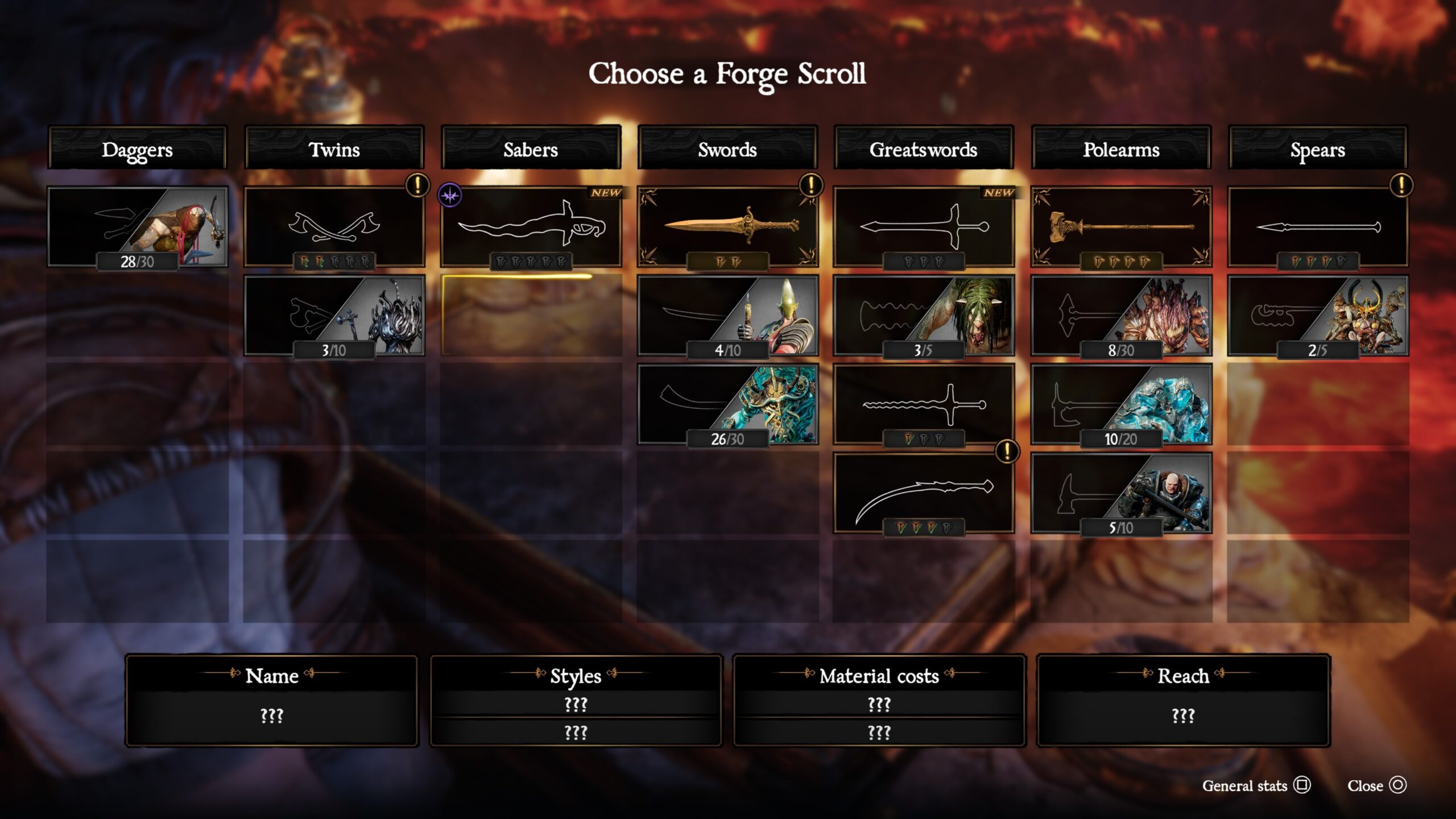Screen dimensions: 1456x819
Task: Select the Greatswords category header
Action: (924, 149)
